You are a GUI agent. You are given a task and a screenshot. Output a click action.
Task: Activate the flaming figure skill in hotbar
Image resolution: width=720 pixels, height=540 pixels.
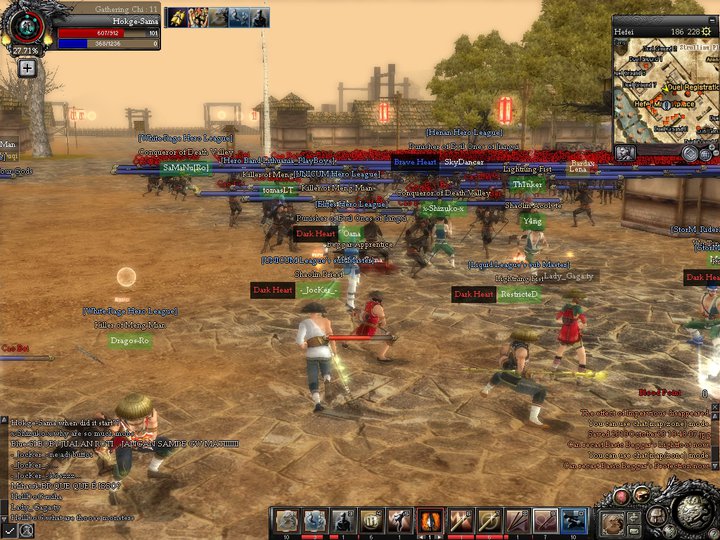point(431,520)
